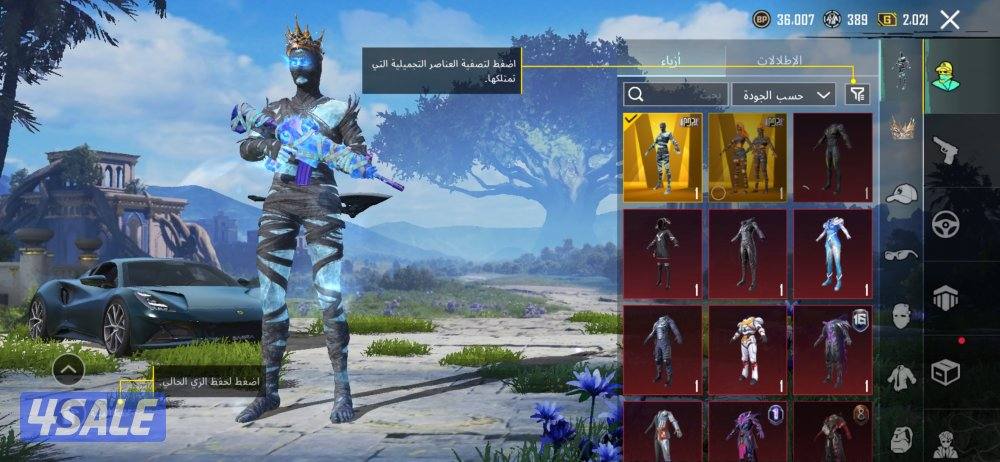Select the equipped golden mummy outfit
This screenshot has height=462, width=1000.
(x=662, y=157)
